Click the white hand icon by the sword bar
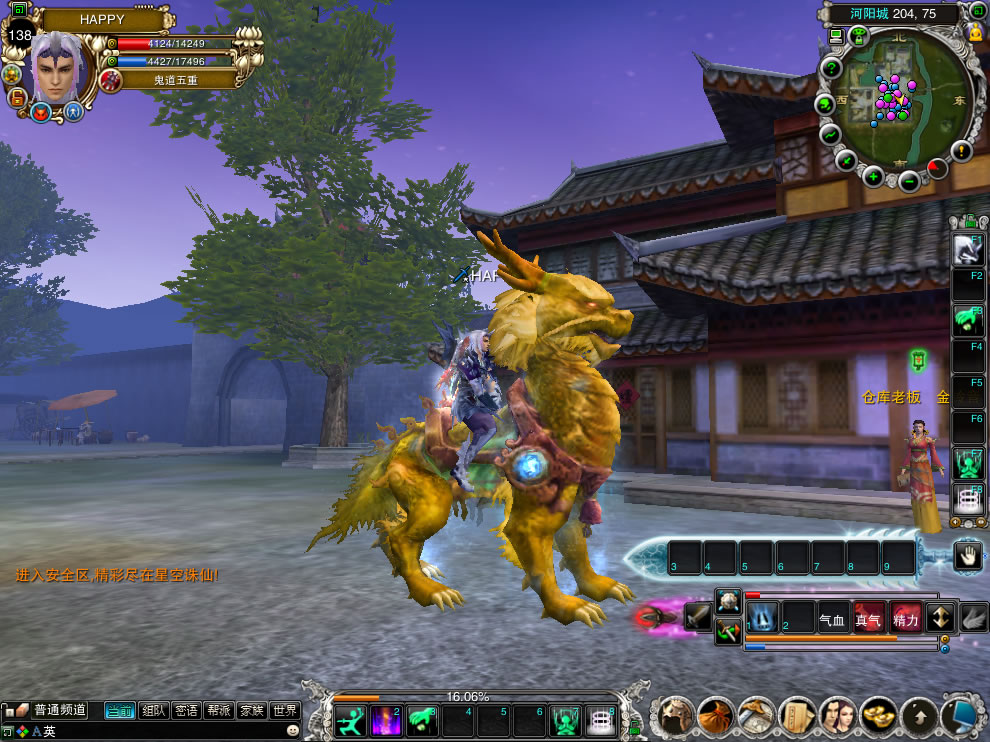This screenshot has height=742, width=990. coord(967,556)
